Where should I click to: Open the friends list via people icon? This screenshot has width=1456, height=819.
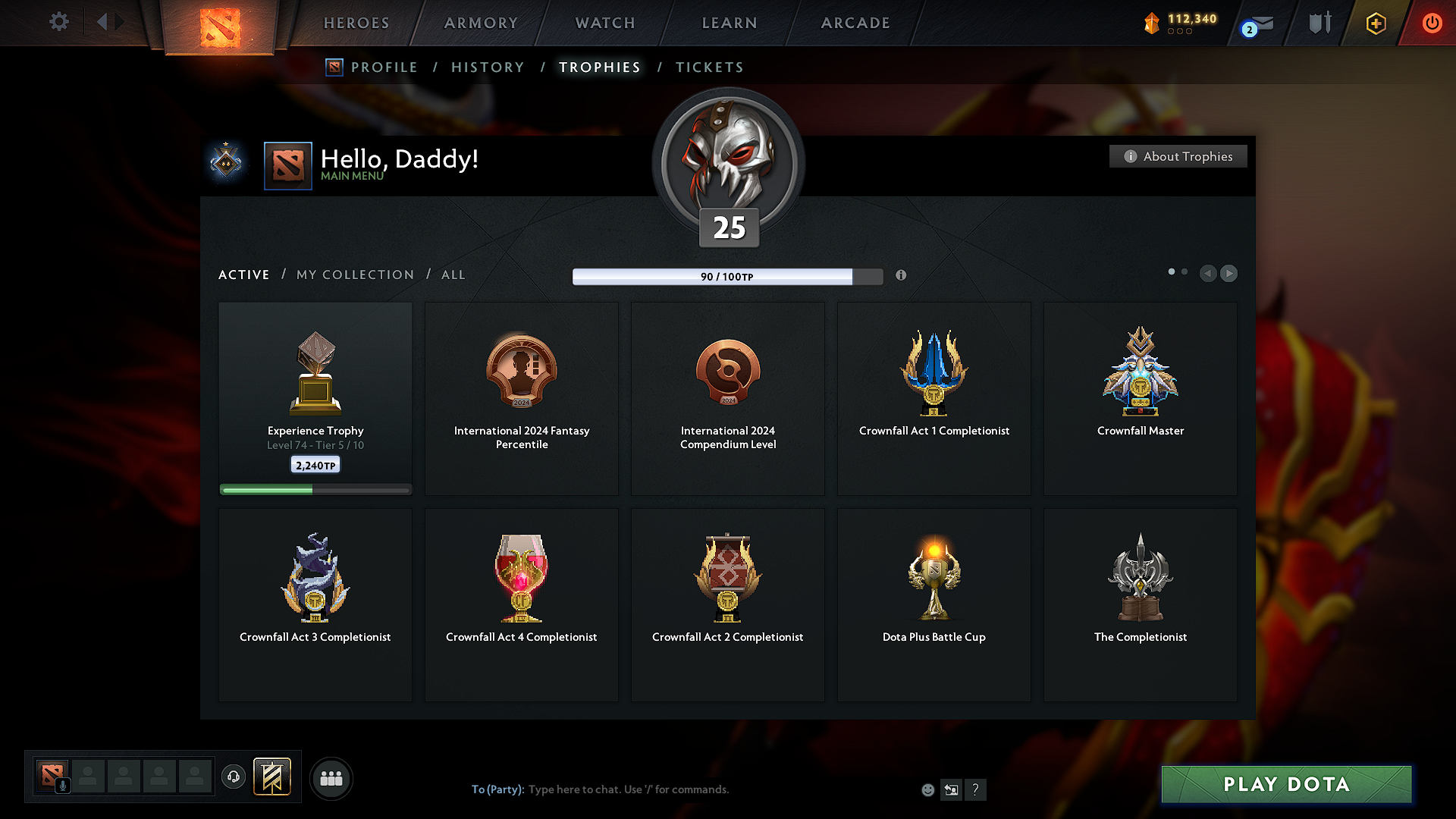click(331, 778)
